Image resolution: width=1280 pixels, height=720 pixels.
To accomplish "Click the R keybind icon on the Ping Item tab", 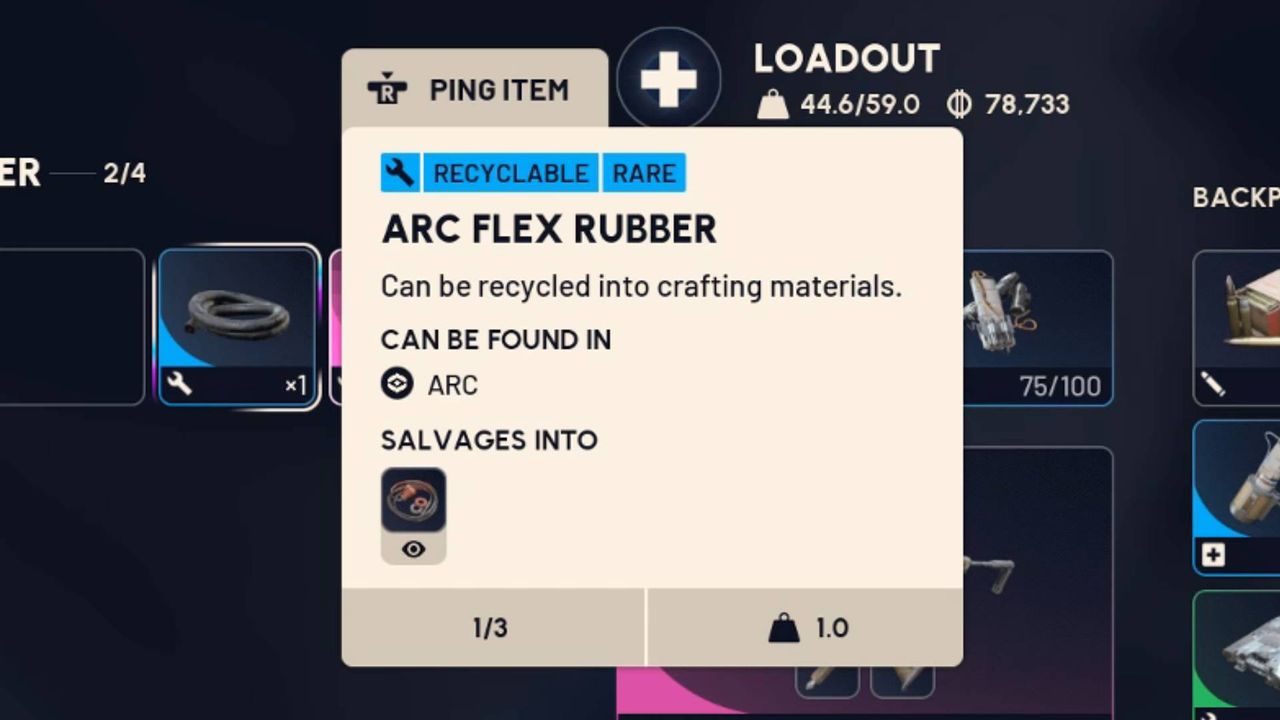I will pyautogui.click(x=386, y=89).
